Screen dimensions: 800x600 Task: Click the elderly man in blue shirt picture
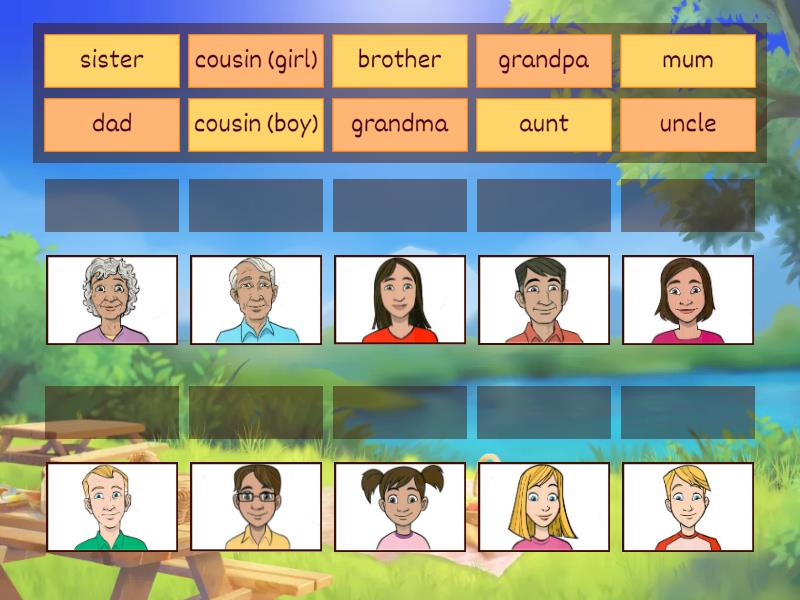[256, 300]
